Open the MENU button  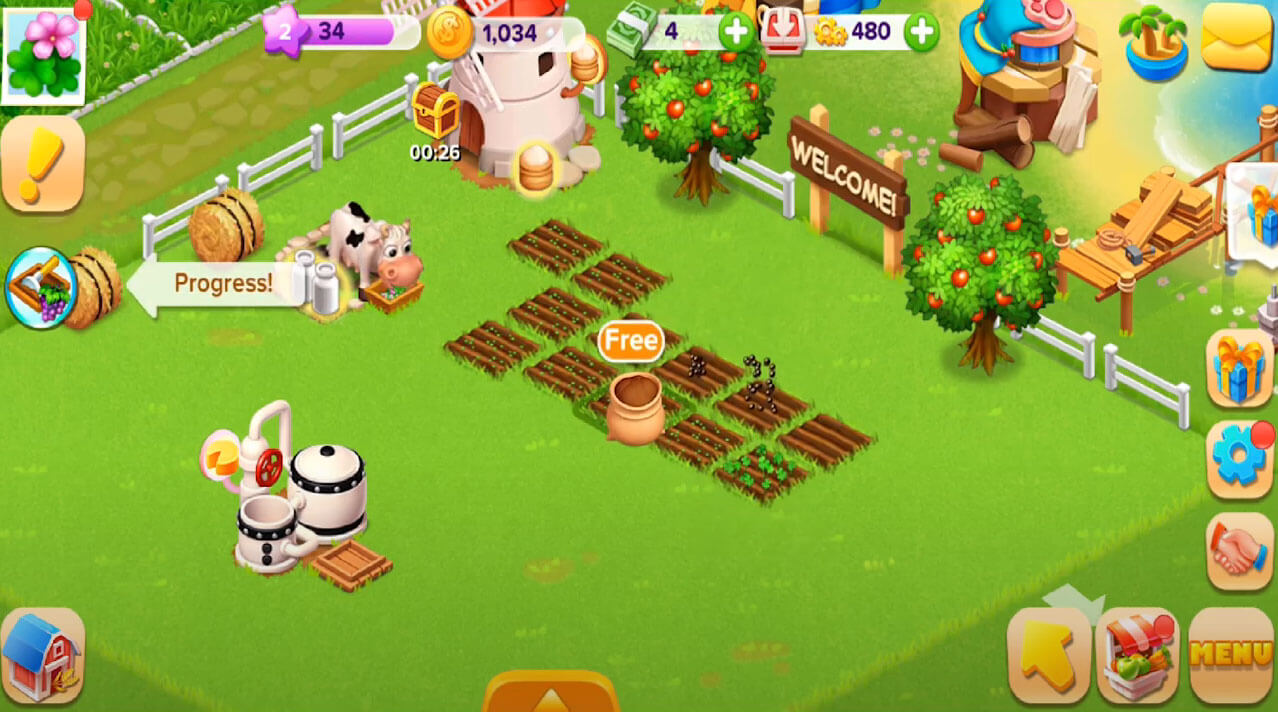point(1231,654)
